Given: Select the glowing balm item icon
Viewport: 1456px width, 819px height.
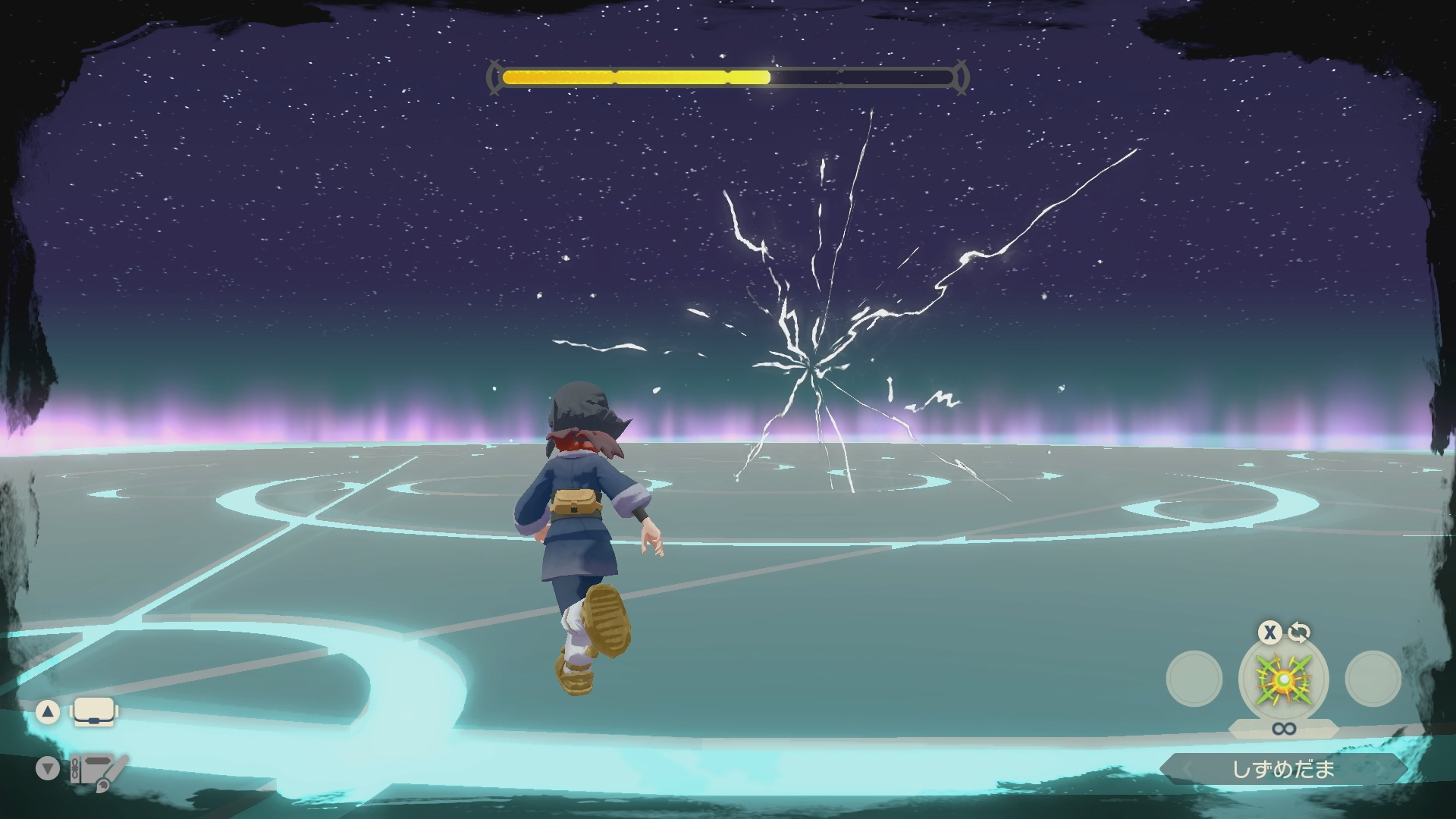Looking at the screenshot, I should [1283, 679].
